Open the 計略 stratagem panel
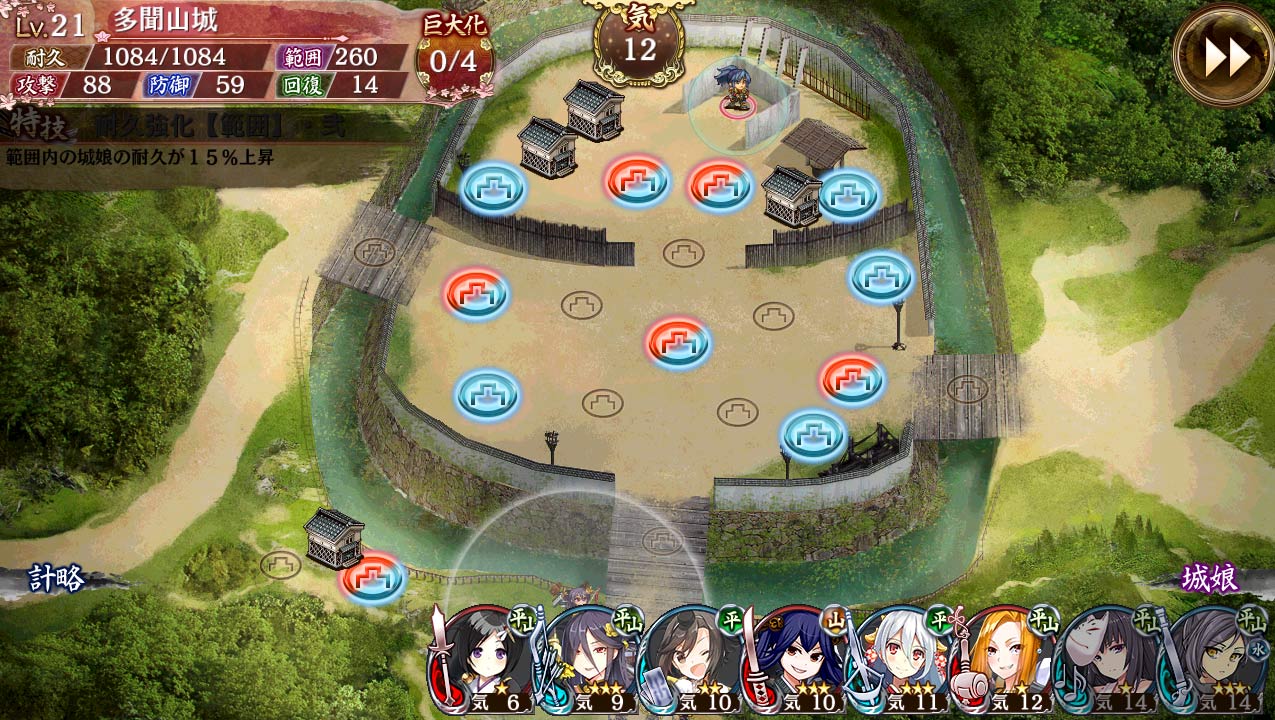 (x=56, y=578)
